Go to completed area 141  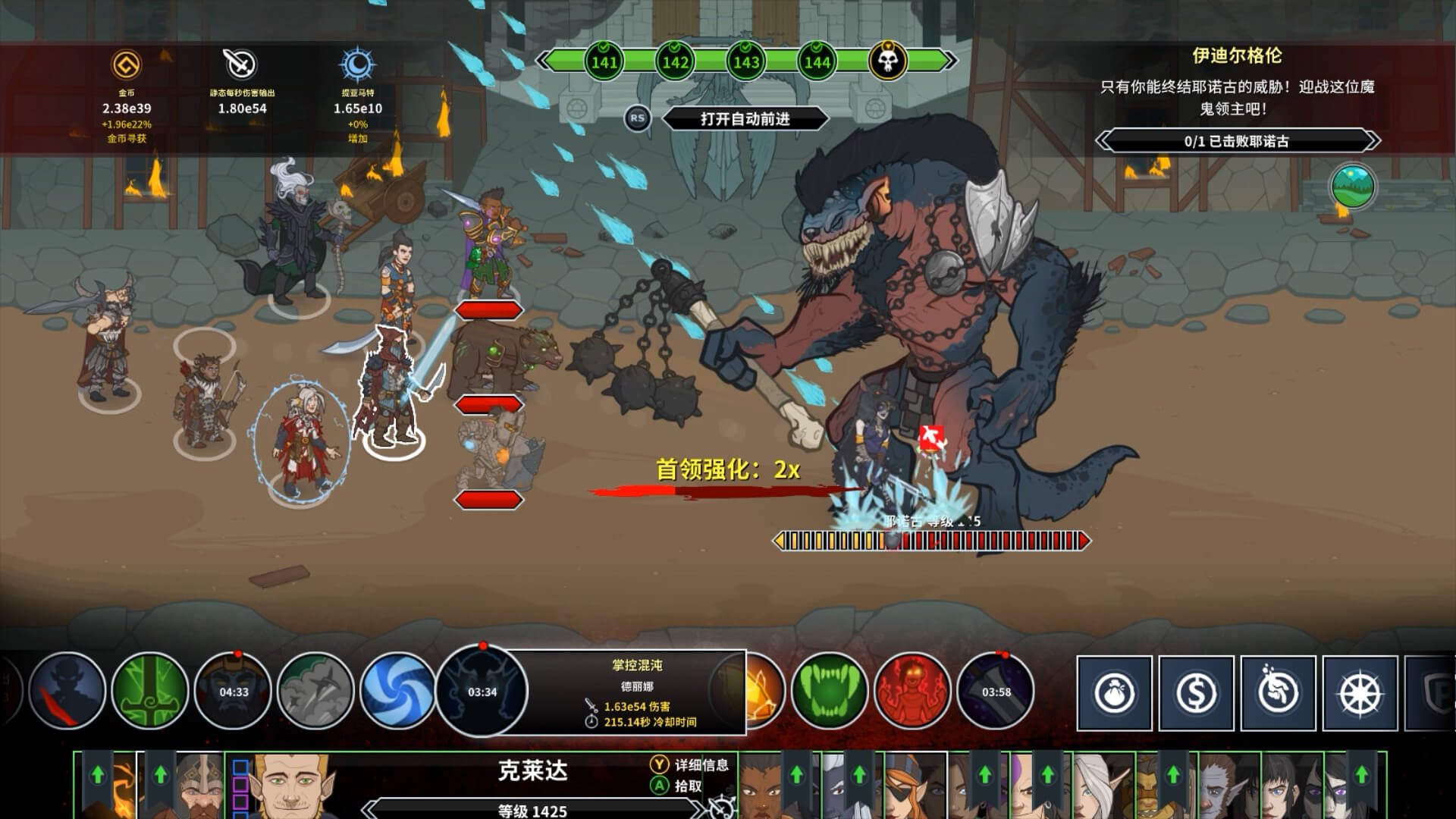tap(604, 61)
